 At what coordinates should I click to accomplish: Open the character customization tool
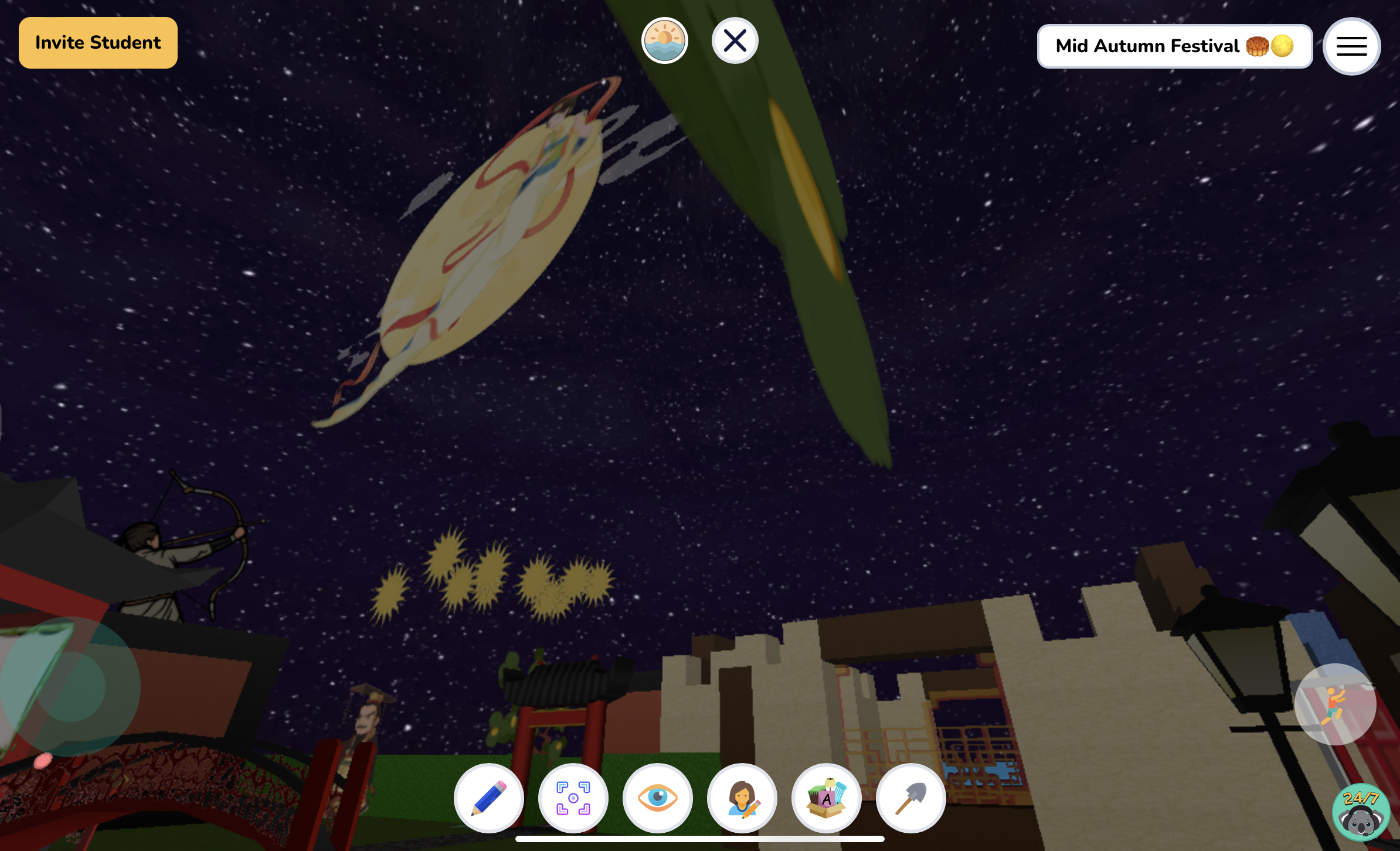(x=742, y=799)
